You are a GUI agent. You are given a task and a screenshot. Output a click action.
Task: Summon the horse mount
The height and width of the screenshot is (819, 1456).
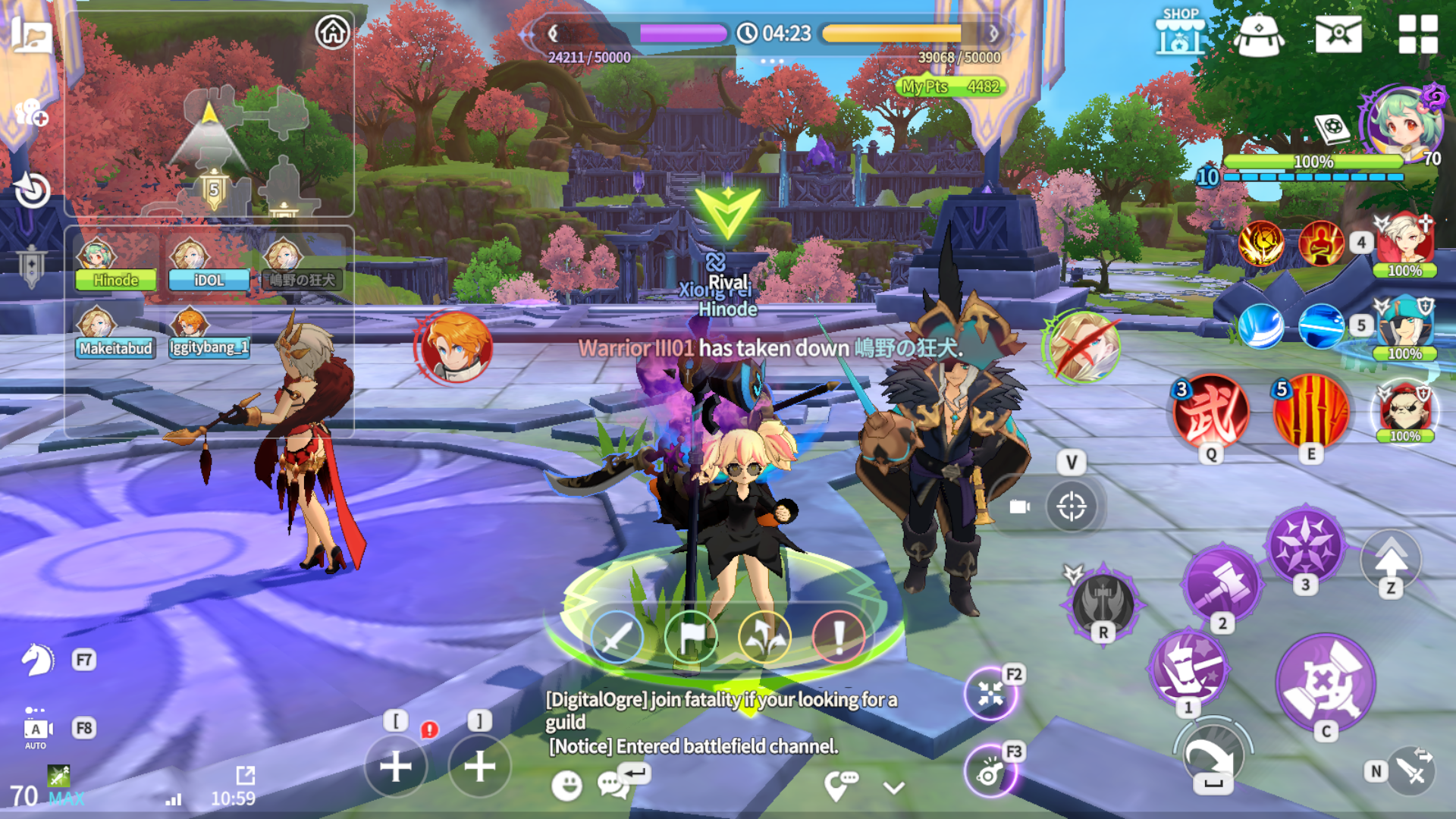[x=37, y=660]
